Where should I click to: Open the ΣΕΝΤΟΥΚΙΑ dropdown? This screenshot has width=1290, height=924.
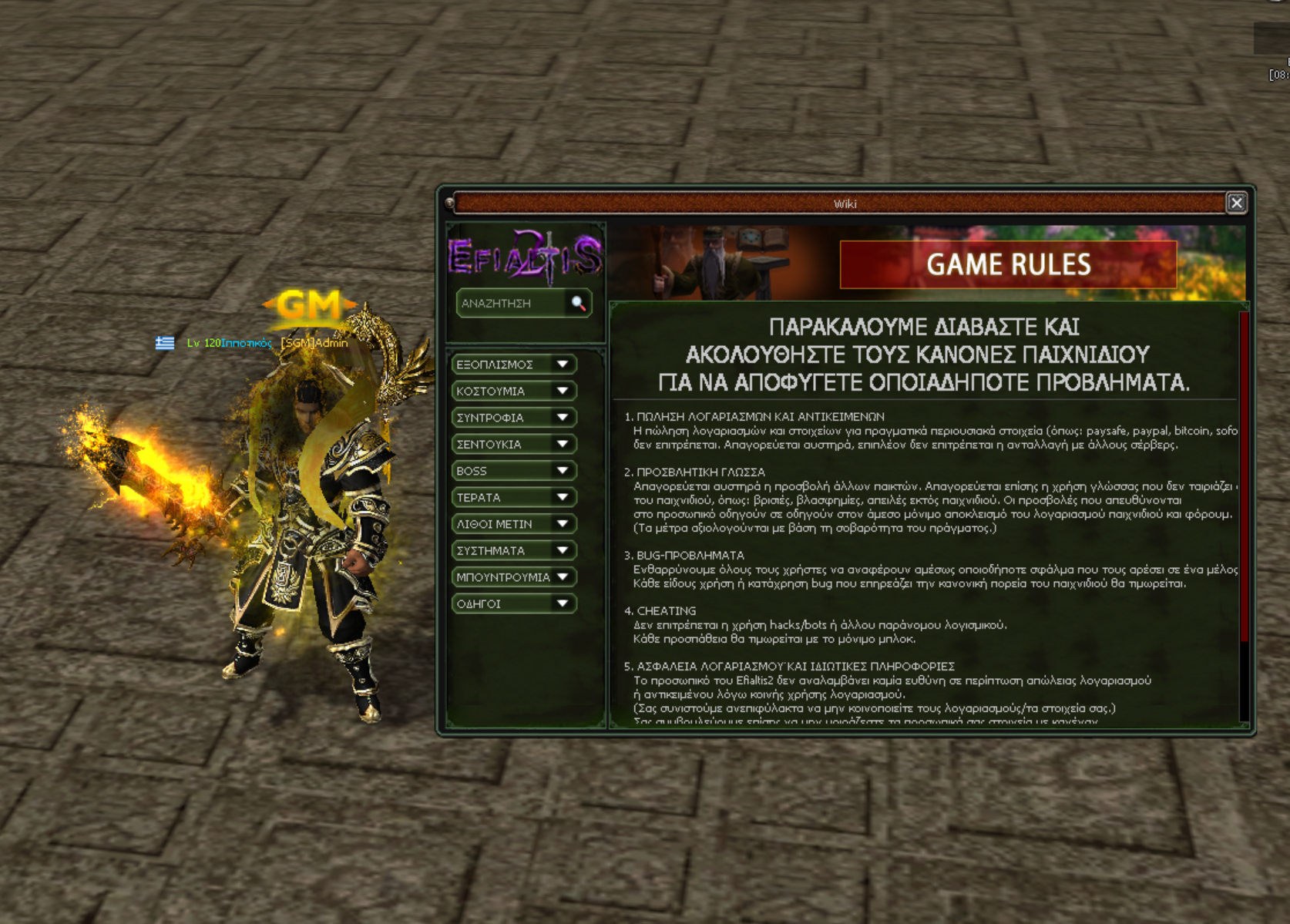(x=513, y=444)
